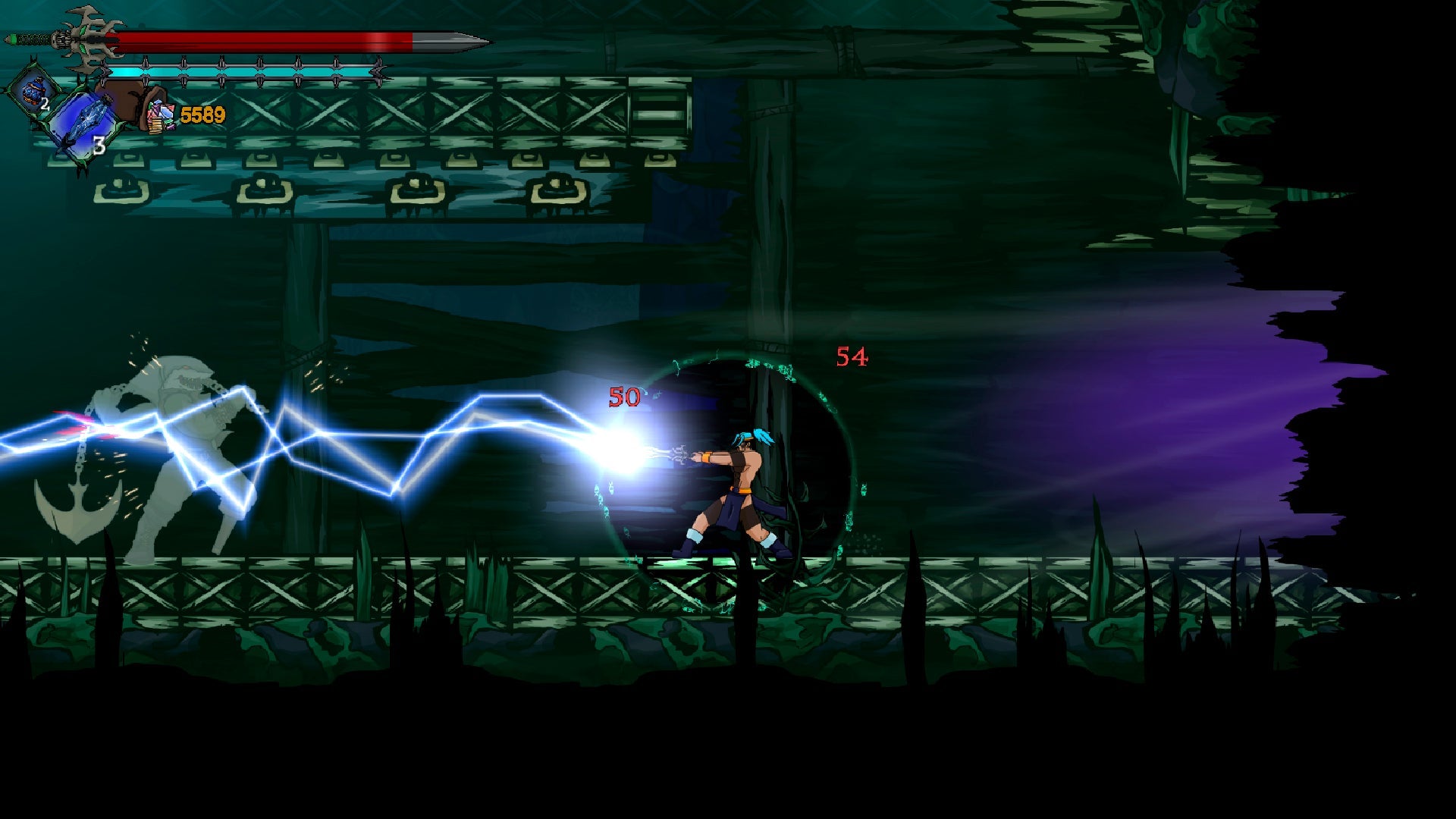Image resolution: width=1456 pixels, height=819 pixels.
Task: Select the gold currency counter 5589
Action: [202, 115]
